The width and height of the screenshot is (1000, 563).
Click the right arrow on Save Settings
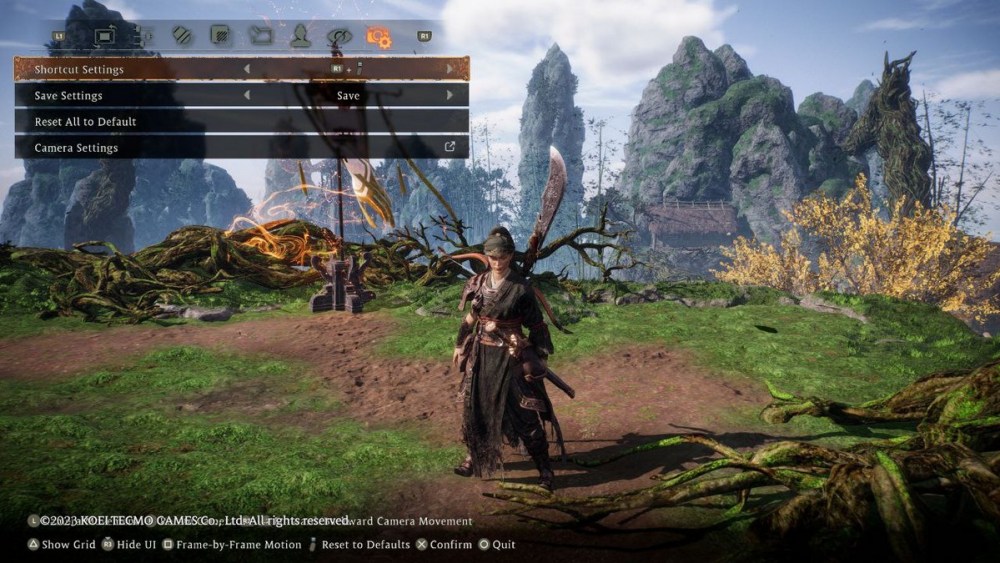(x=450, y=96)
